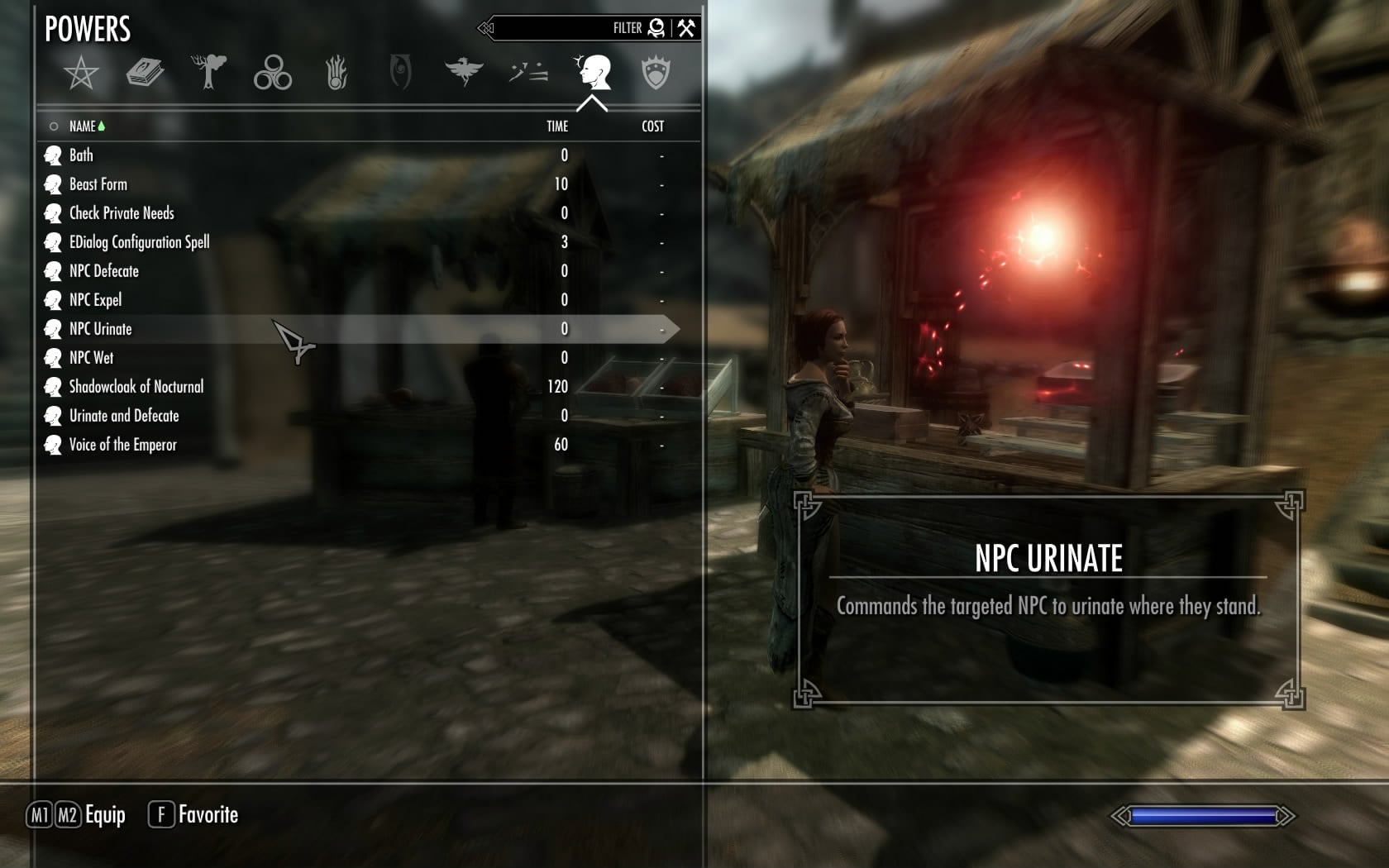Choose Shadowcloak of Nocturnal from the list
This screenshot has width=1389, height=868.
pyautogui.click(x=136, y=387)
